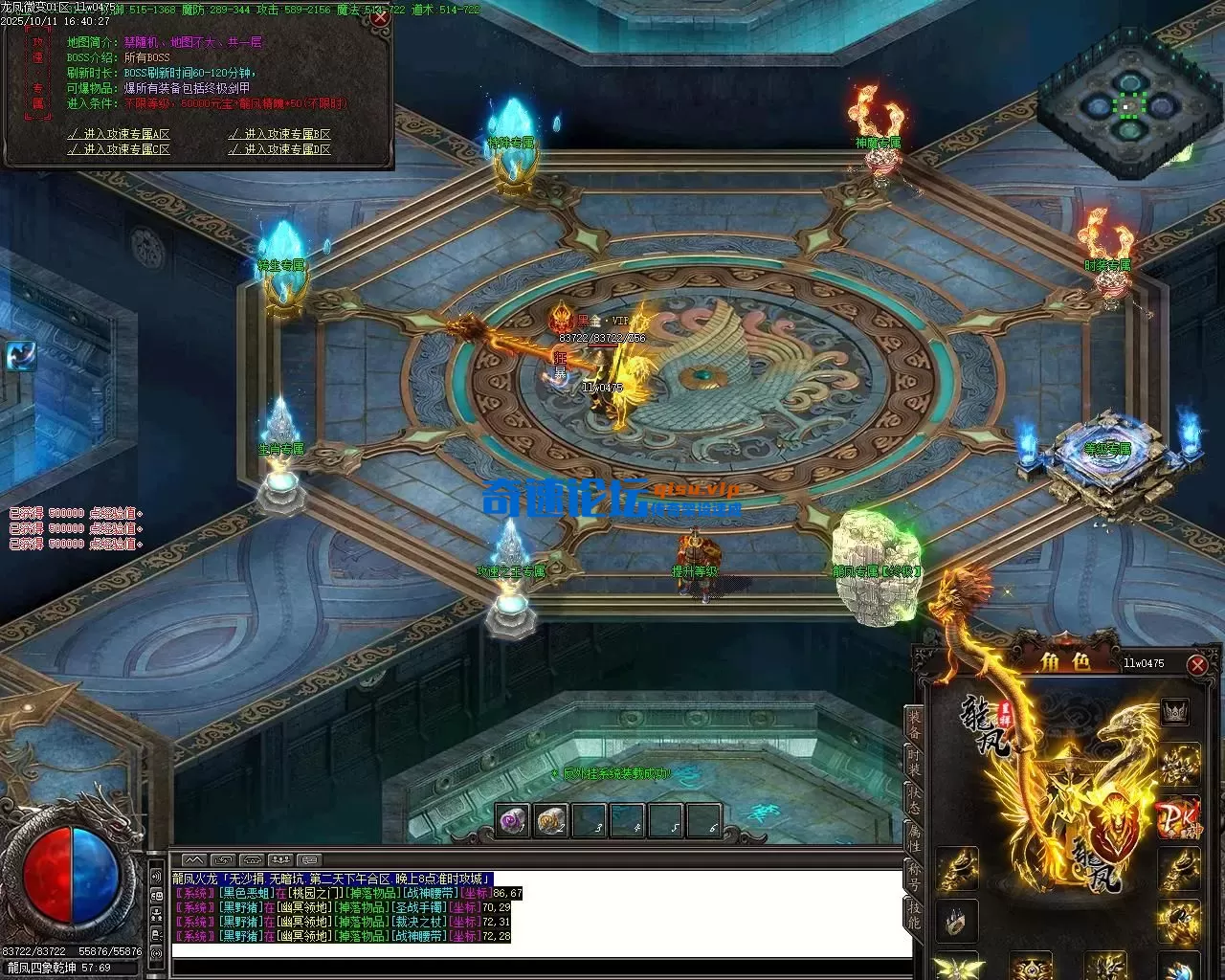Viewport: 1225px width, 980px height.
Task: Select the 称号 titles tab
Action: pyautogui.click(x=915, y=876)
